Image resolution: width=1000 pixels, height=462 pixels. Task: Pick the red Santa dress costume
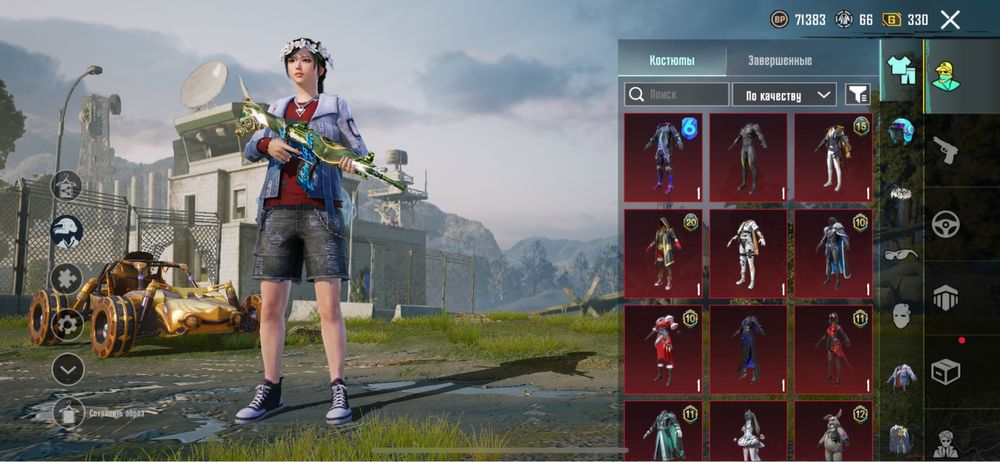click(663, 349)
